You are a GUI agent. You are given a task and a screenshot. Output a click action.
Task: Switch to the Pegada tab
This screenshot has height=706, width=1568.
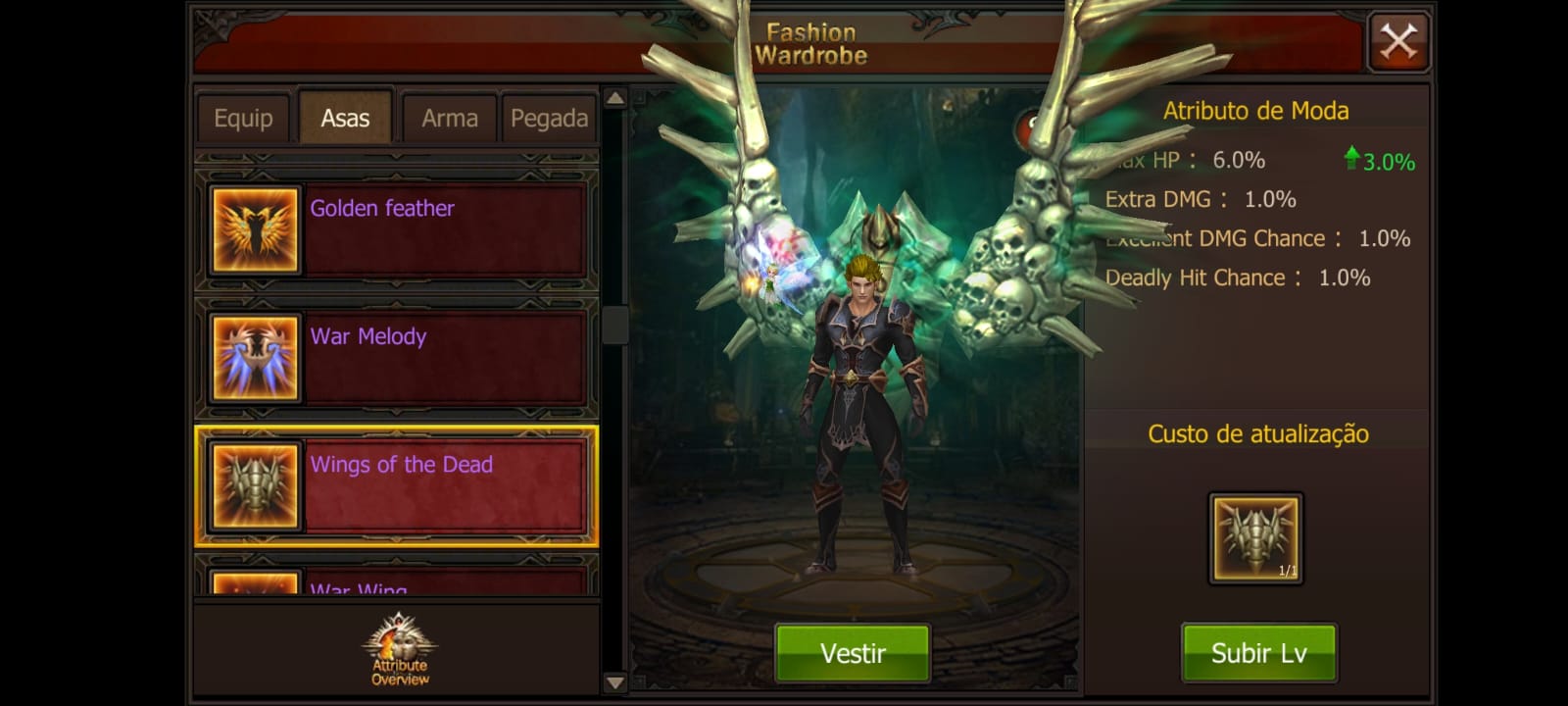(x=549, y=117)
